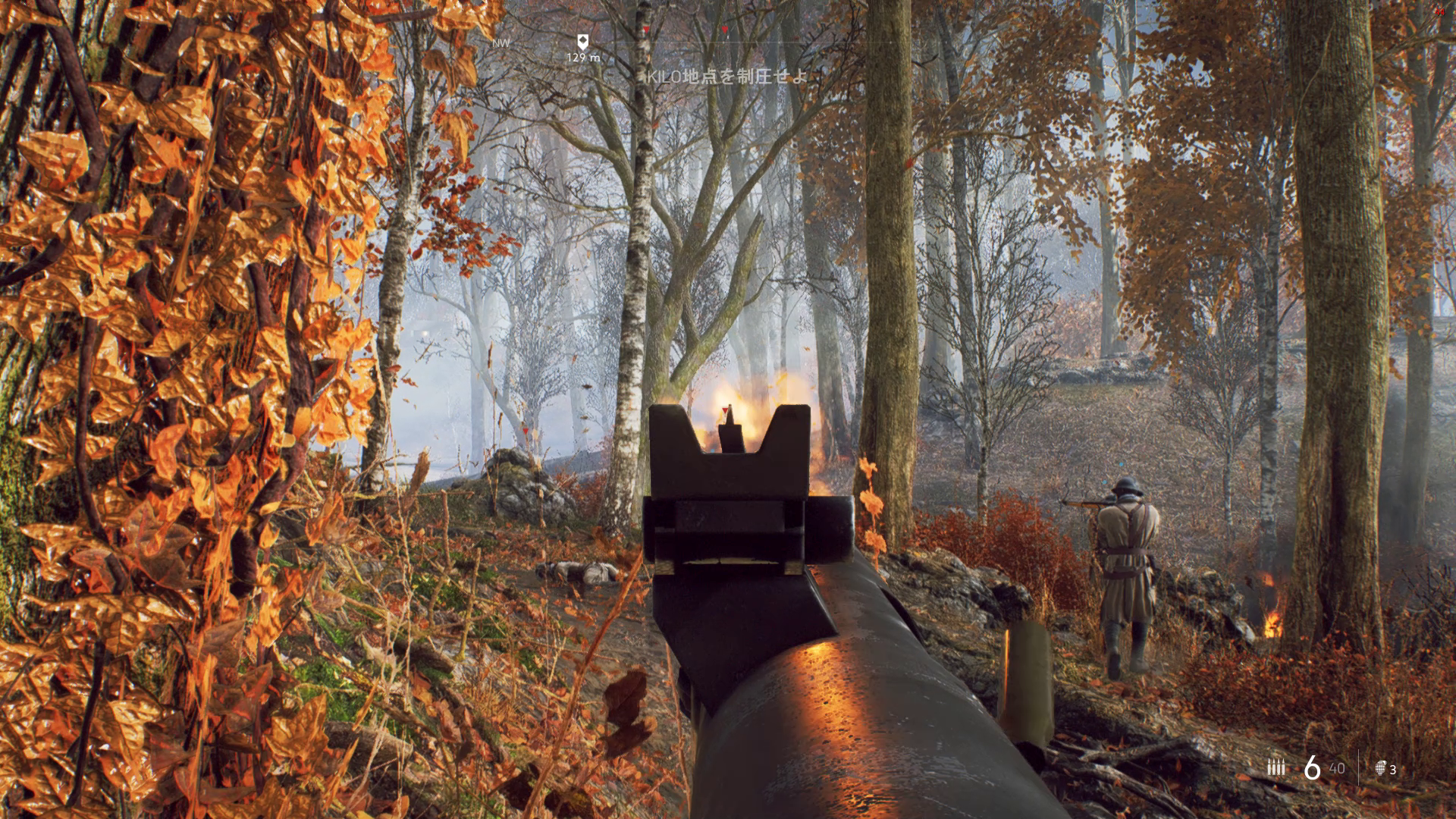Click the right red enemy marker on compass

point(726,27)
